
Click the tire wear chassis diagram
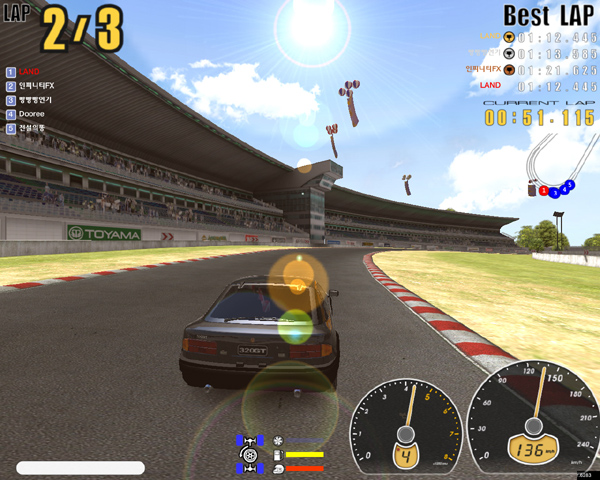tap(248, 453)
